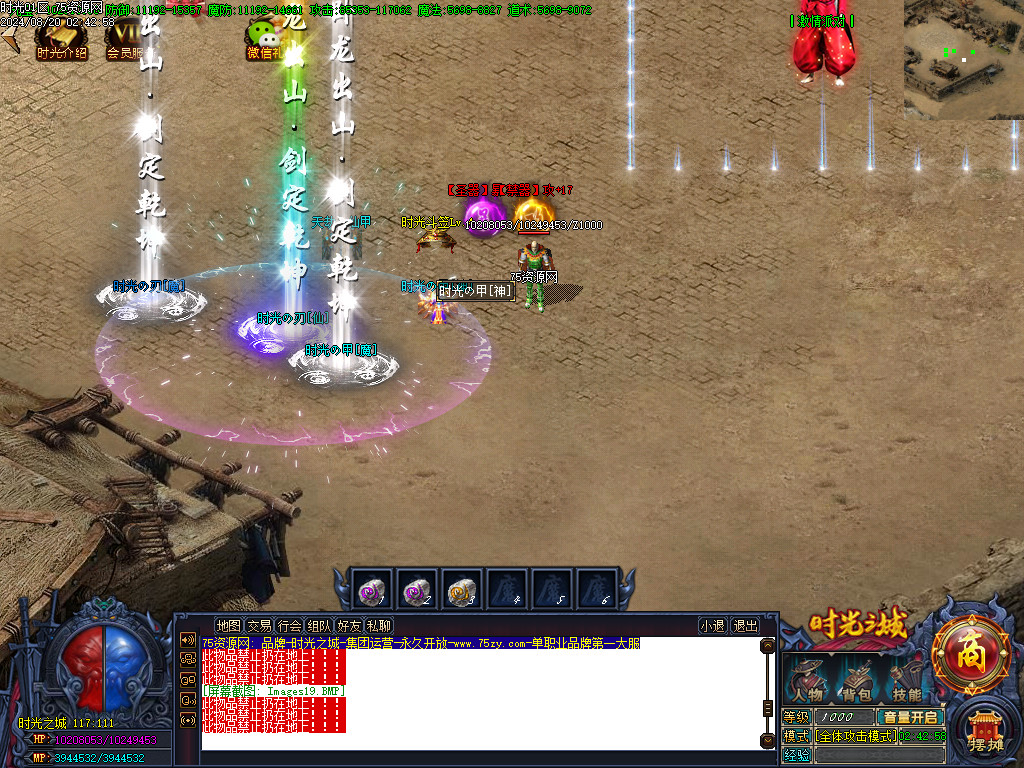Open the 背包 bag
The height and width of the screenshot is (768, 1024).
[x=856, y=680]
